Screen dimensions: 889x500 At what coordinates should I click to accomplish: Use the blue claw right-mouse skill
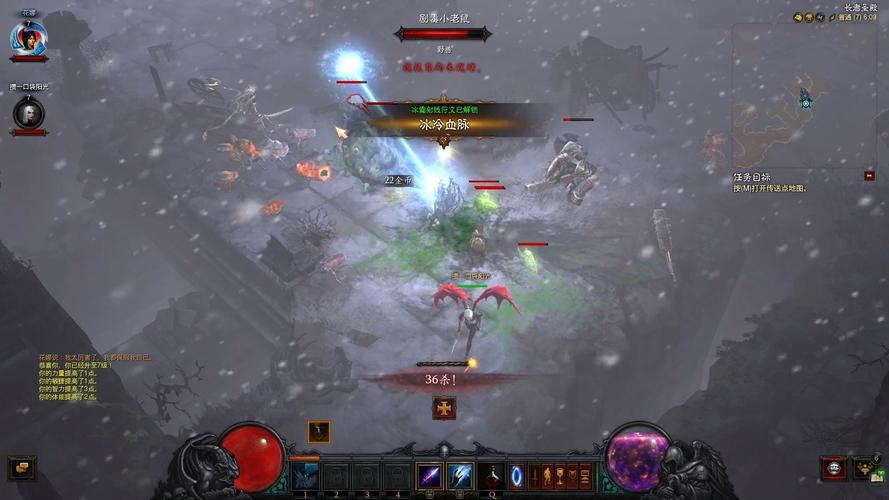(460, 476)
